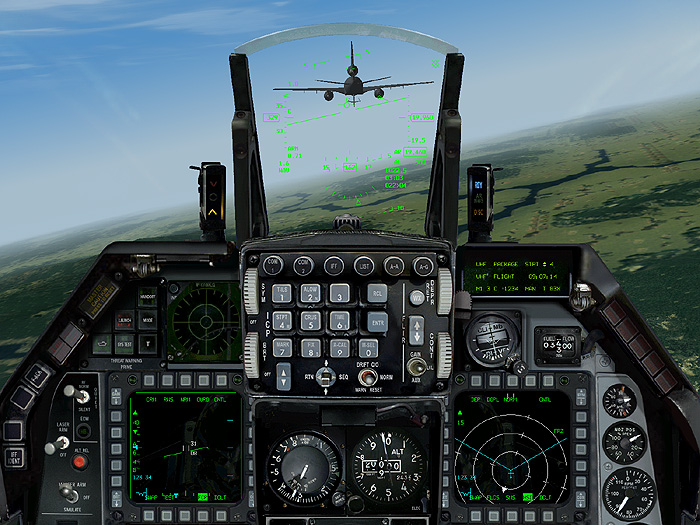Click the ALOW 2 keypad button

(311, 293)
